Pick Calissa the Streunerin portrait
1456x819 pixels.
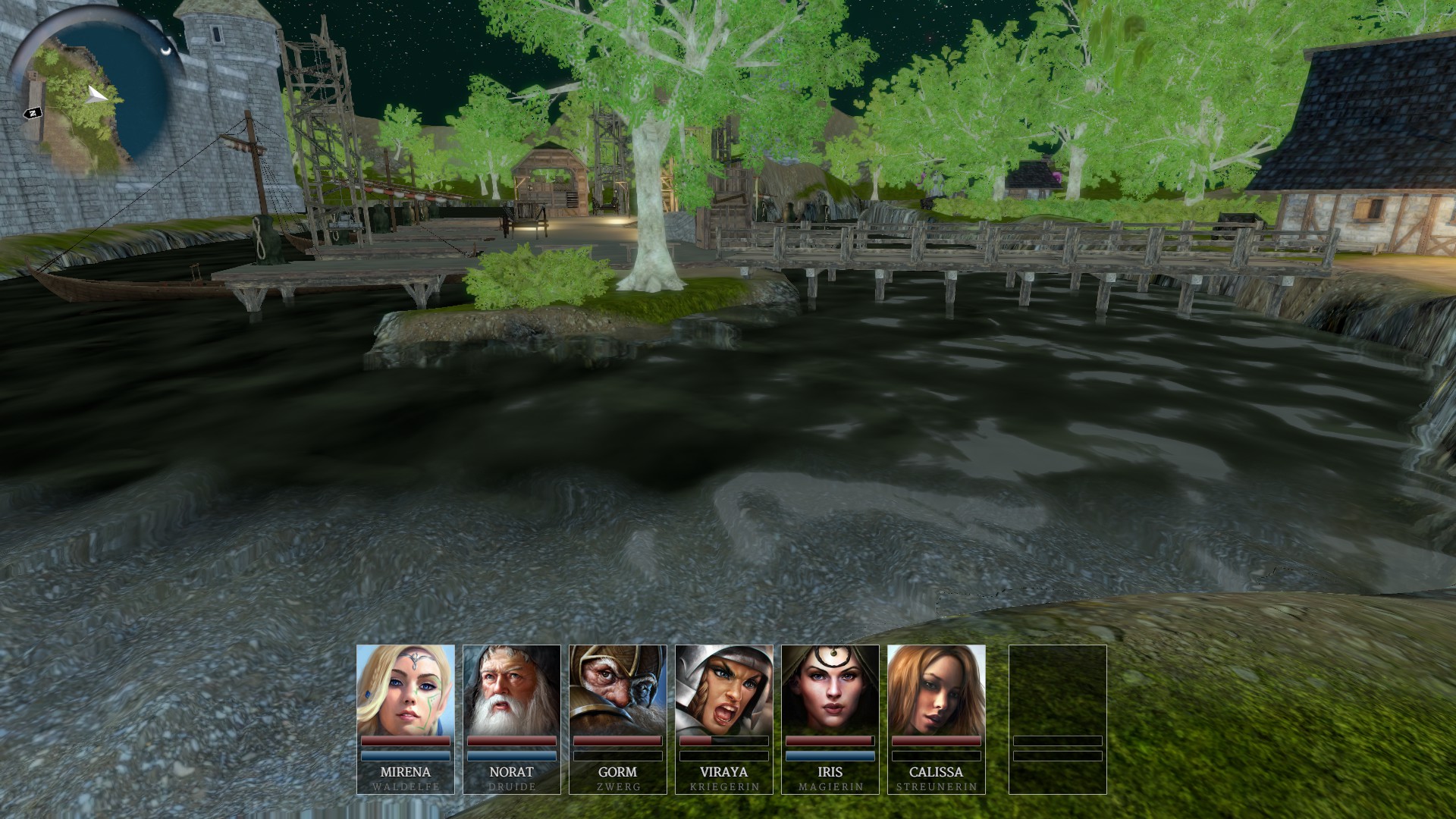point(936,690)
